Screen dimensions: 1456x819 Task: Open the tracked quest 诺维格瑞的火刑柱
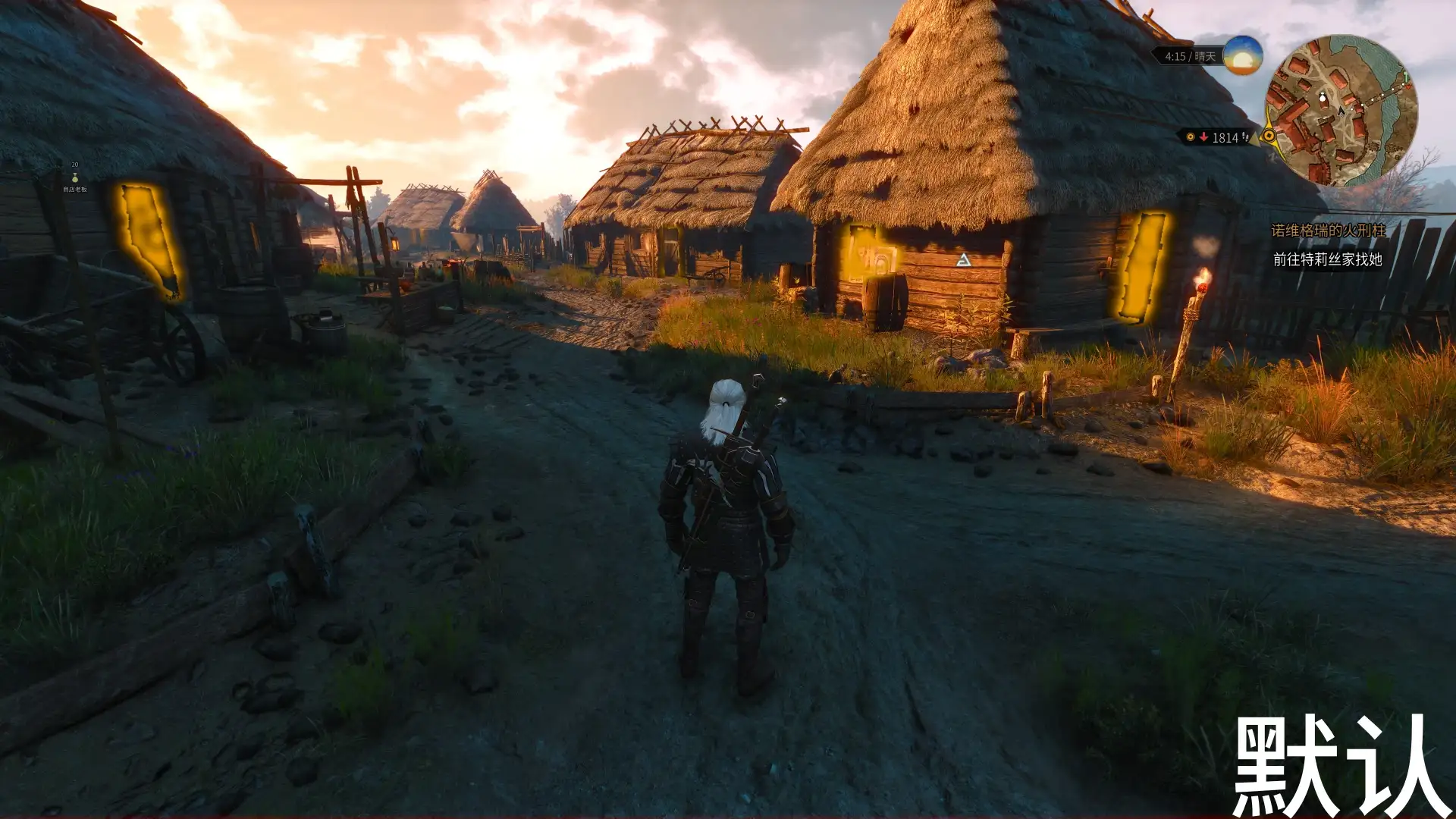[x=1328, y=231]
